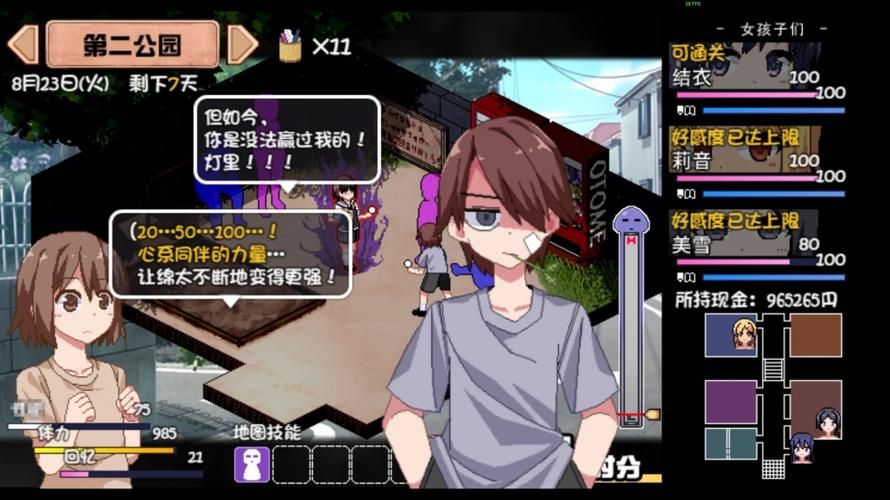Click the pencil cup item icon

(291, 46)
